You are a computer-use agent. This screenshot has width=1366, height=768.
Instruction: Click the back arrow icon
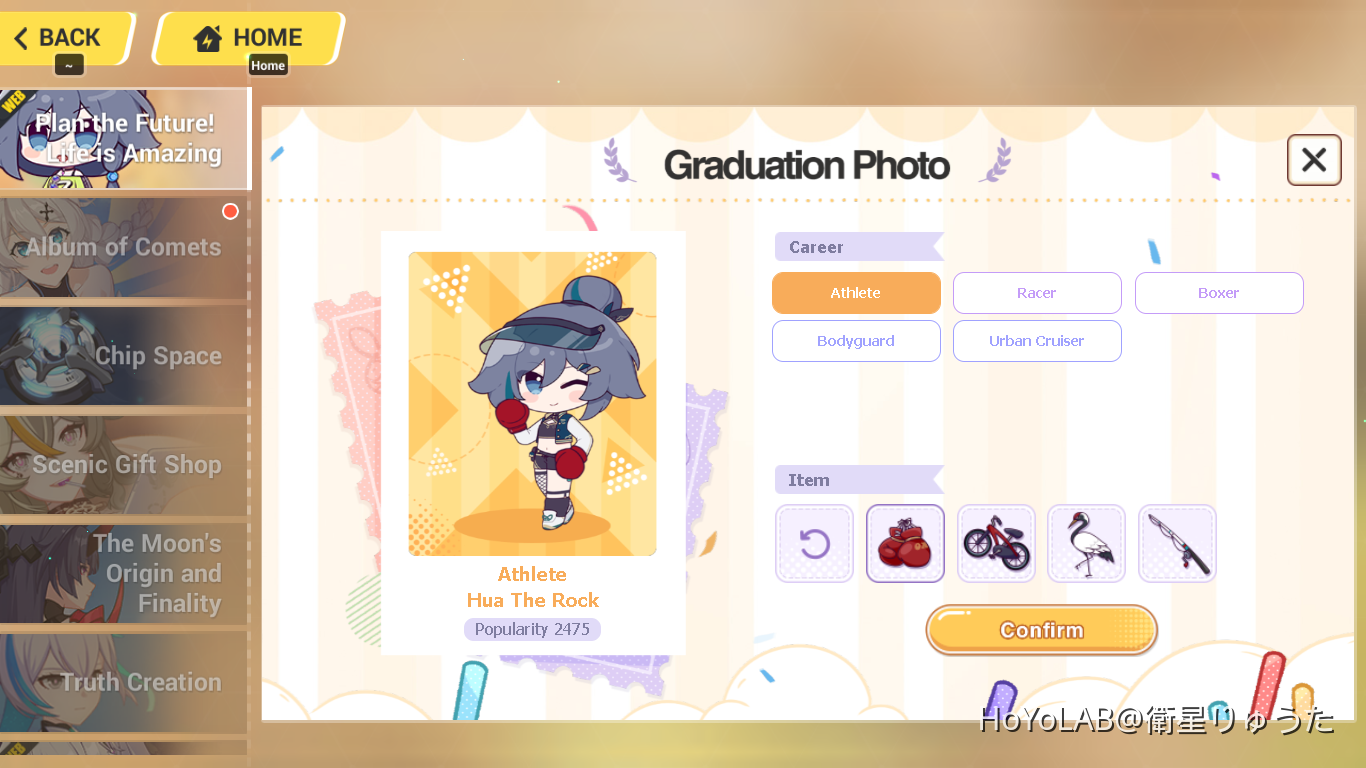[x=21, y=36]
